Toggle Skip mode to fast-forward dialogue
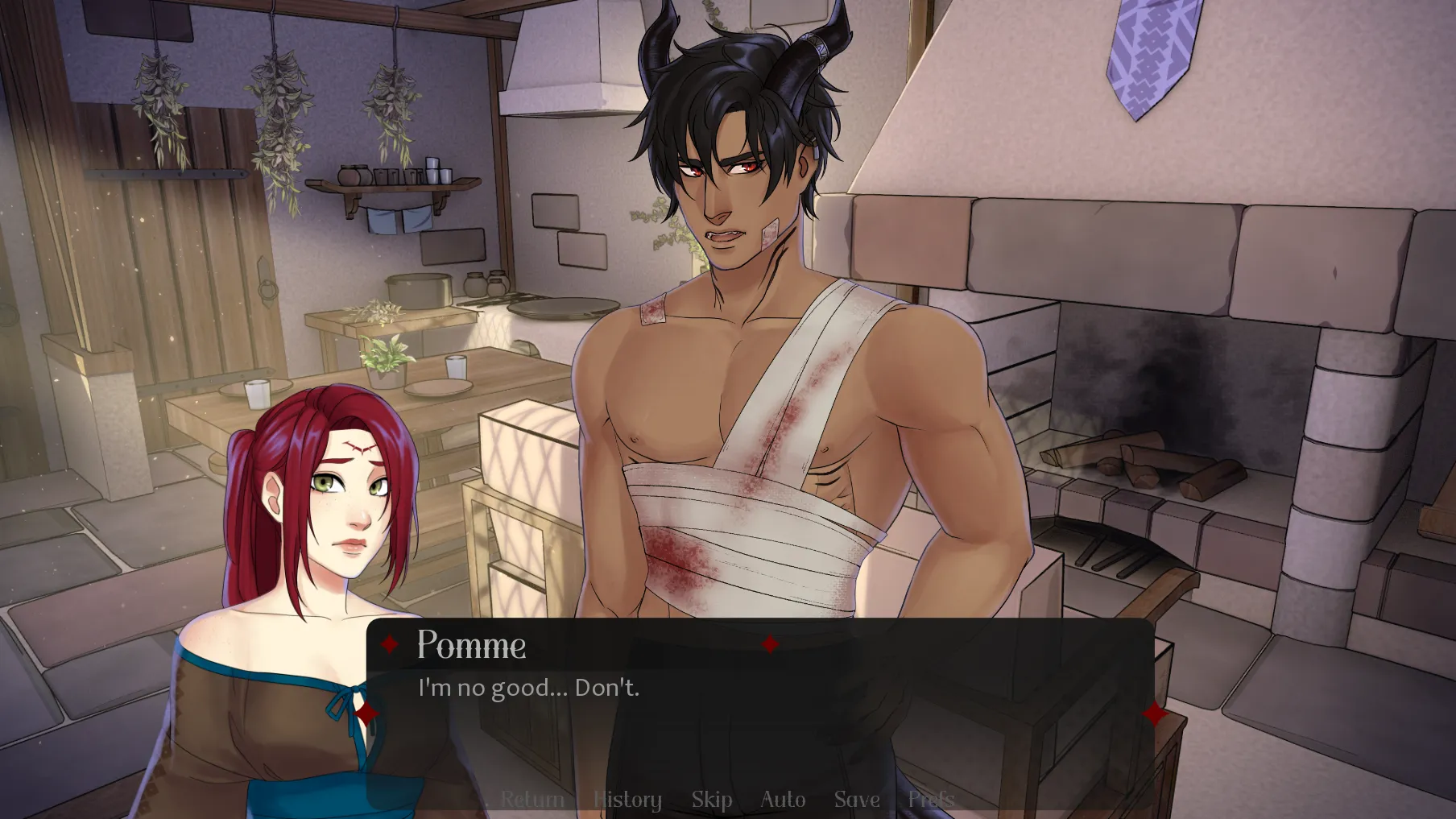Viewport: 1456px width, 819px height. pos(712,799)
